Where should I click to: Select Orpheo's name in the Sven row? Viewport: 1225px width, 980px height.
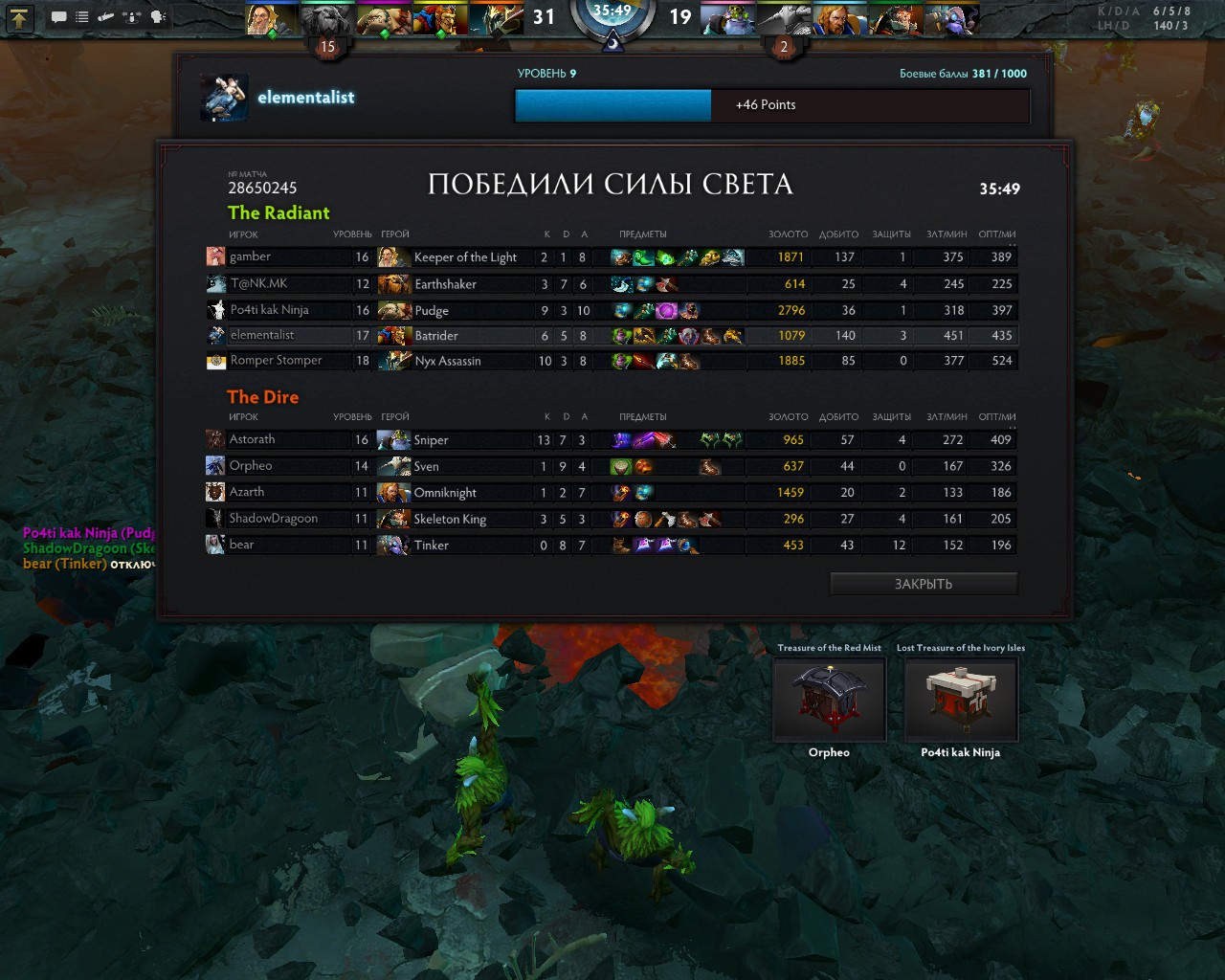click(251, 466)
